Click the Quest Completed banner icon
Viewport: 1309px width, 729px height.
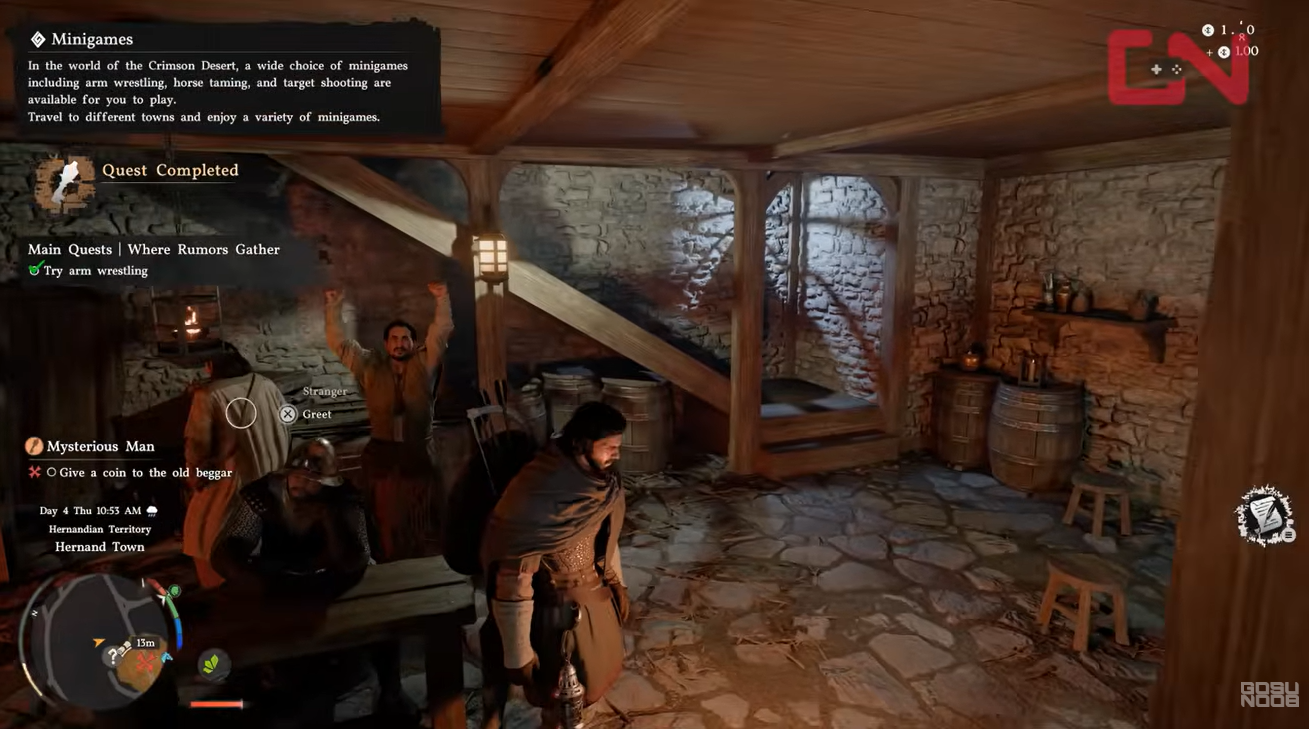pos(64,183)
